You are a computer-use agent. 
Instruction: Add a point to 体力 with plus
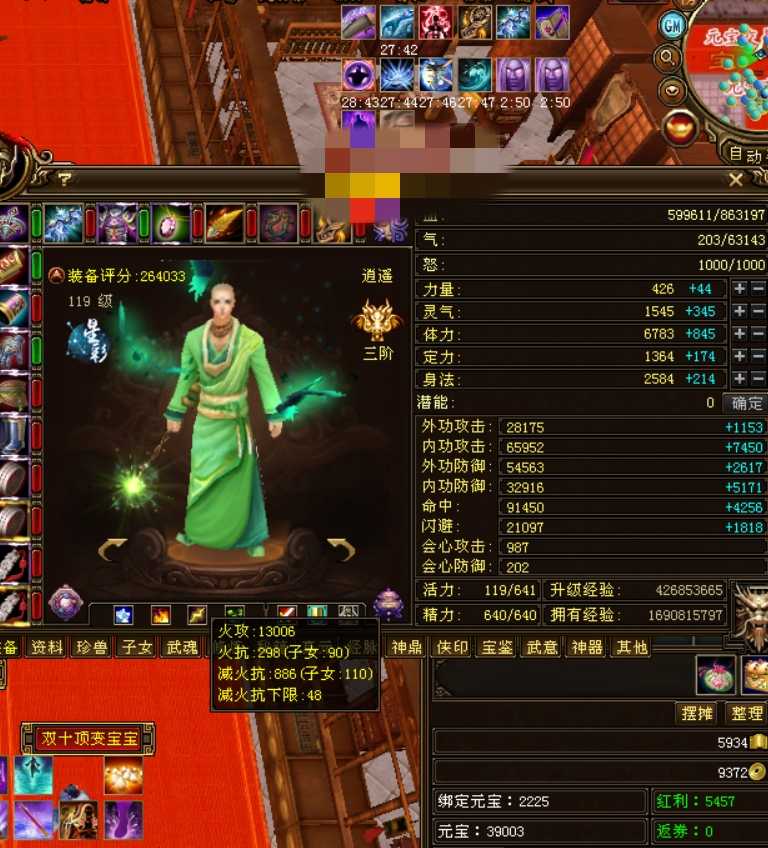739,334
